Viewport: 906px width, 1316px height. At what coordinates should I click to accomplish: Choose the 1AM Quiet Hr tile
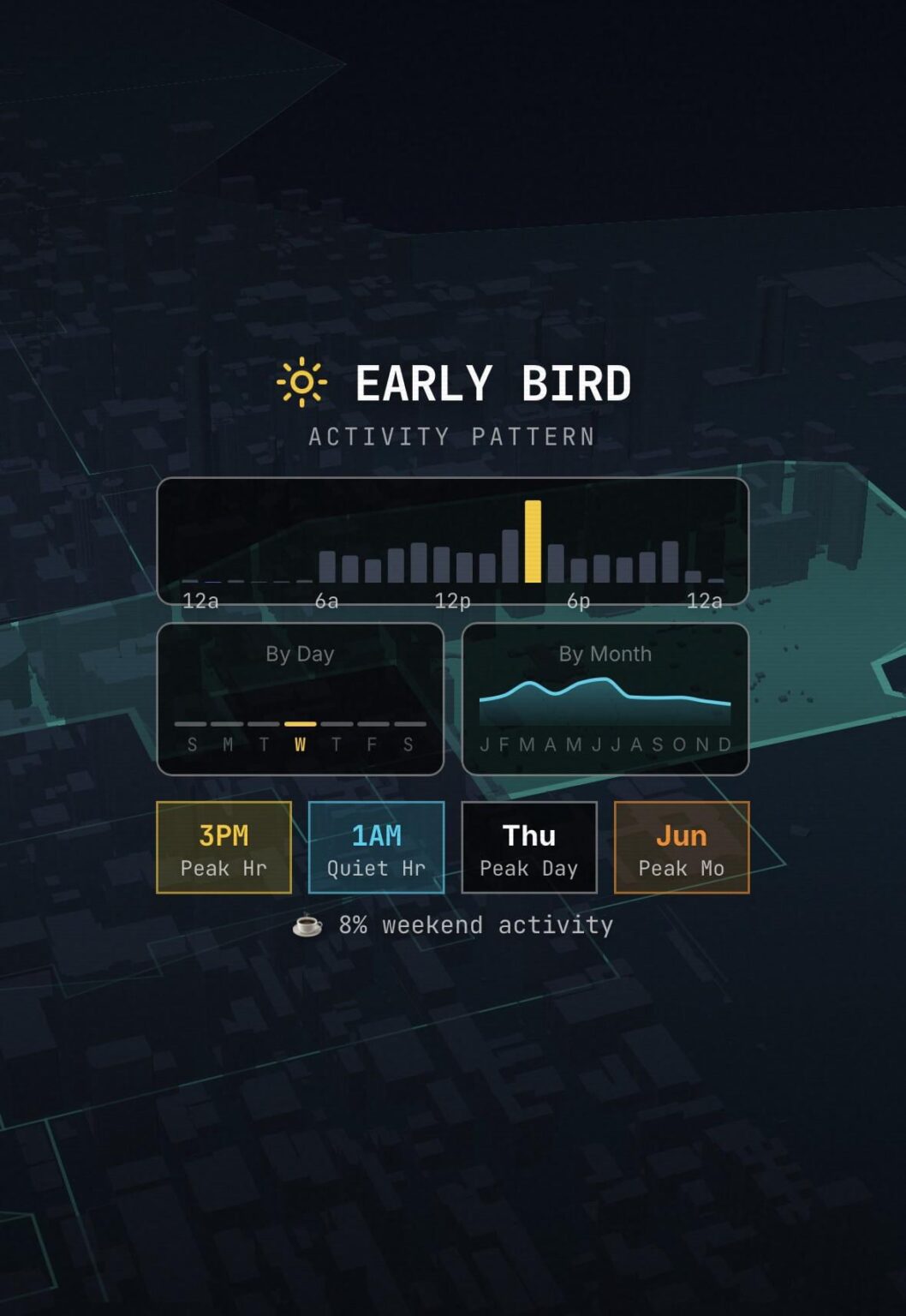pyautogui.click(x=376, y=847)
